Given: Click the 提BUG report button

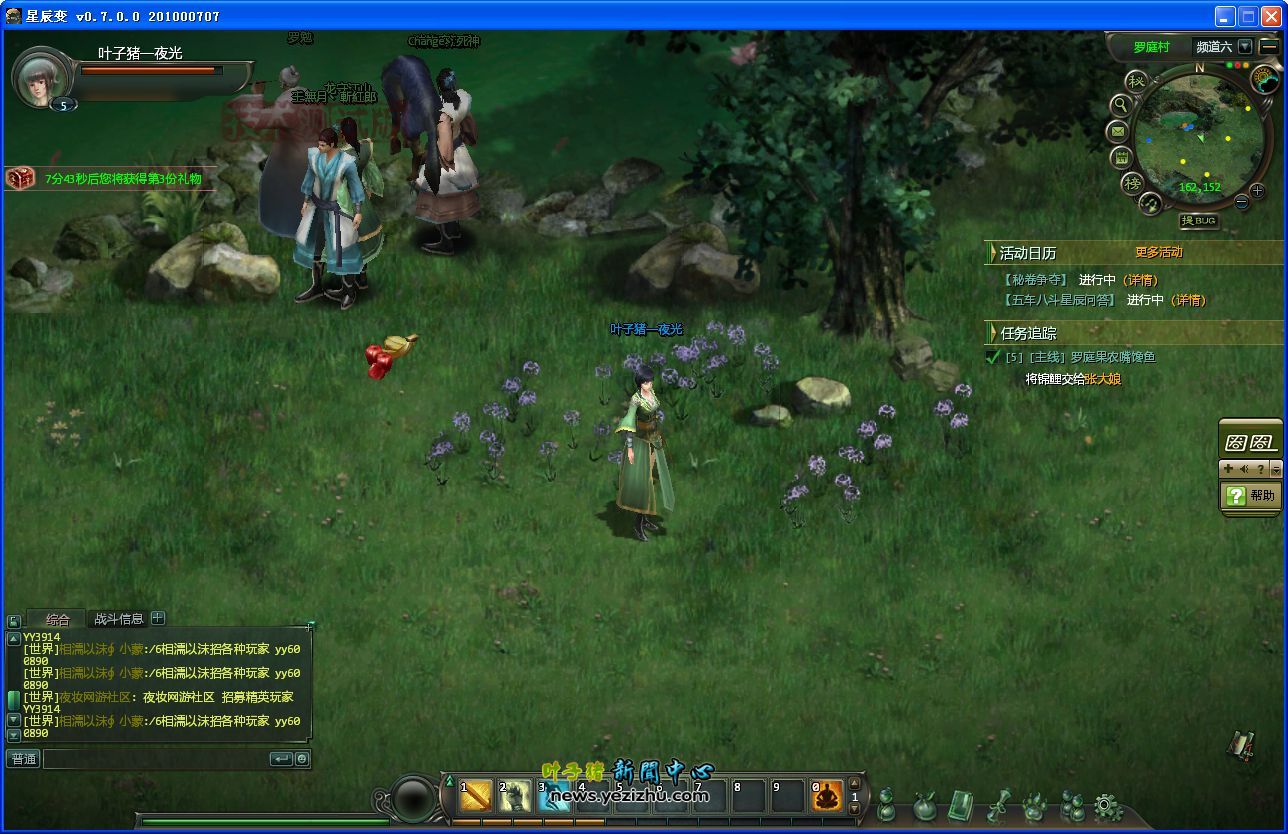Looking at the screenshot, I should 1198,220.
